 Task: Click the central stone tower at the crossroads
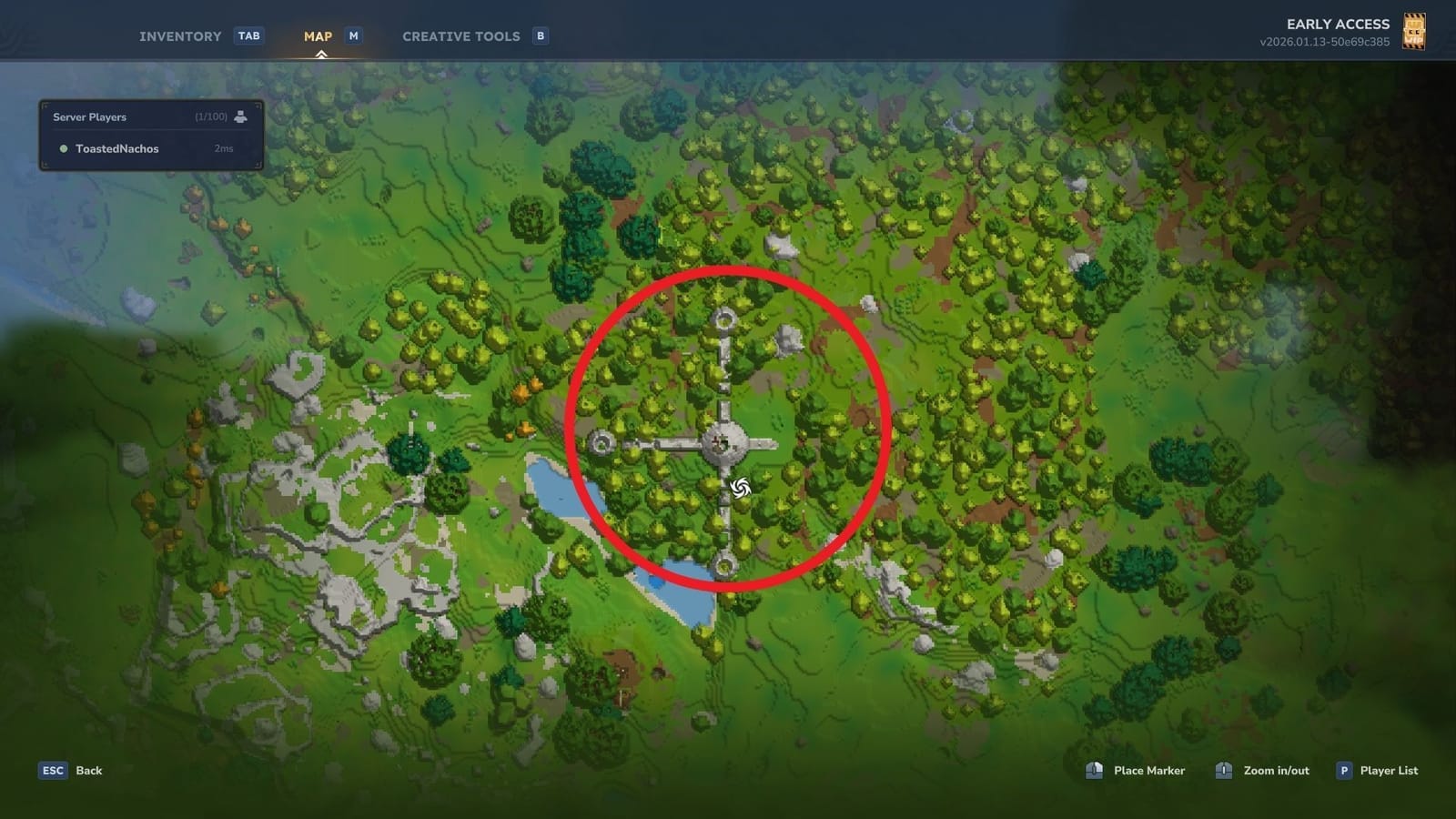(x=725, y=443)
